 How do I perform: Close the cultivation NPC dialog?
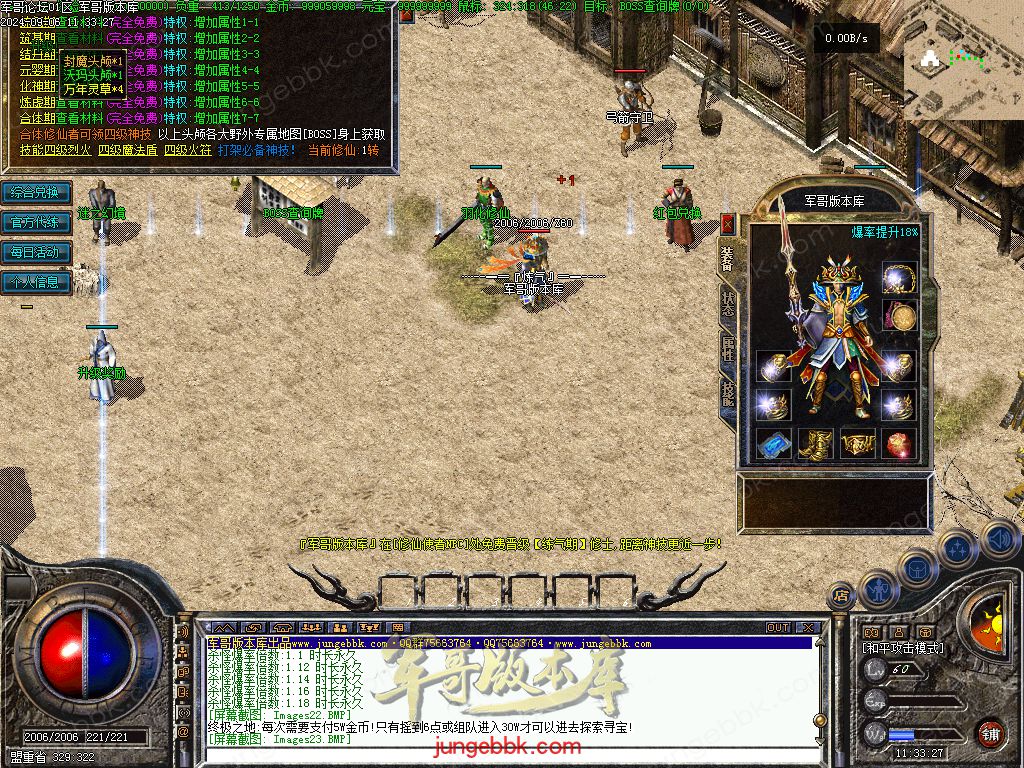(x=406, y=15)
